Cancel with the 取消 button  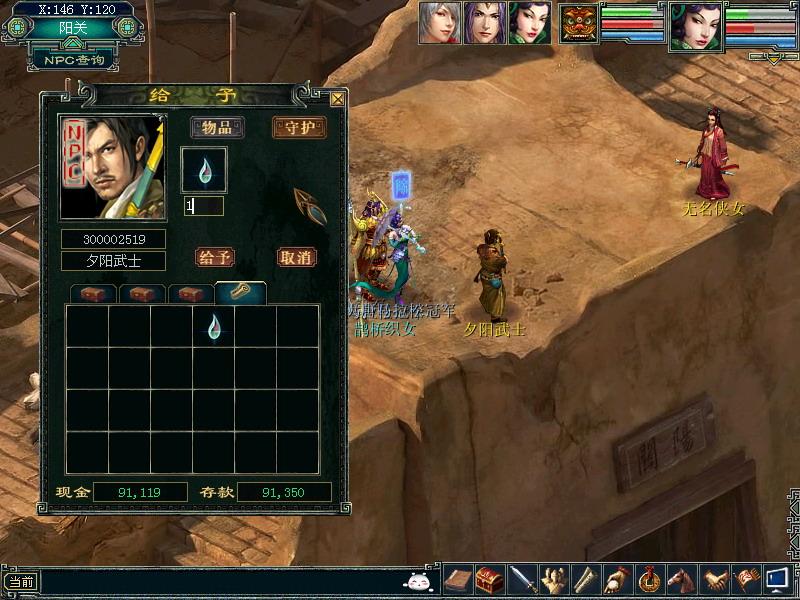(296, 257)
